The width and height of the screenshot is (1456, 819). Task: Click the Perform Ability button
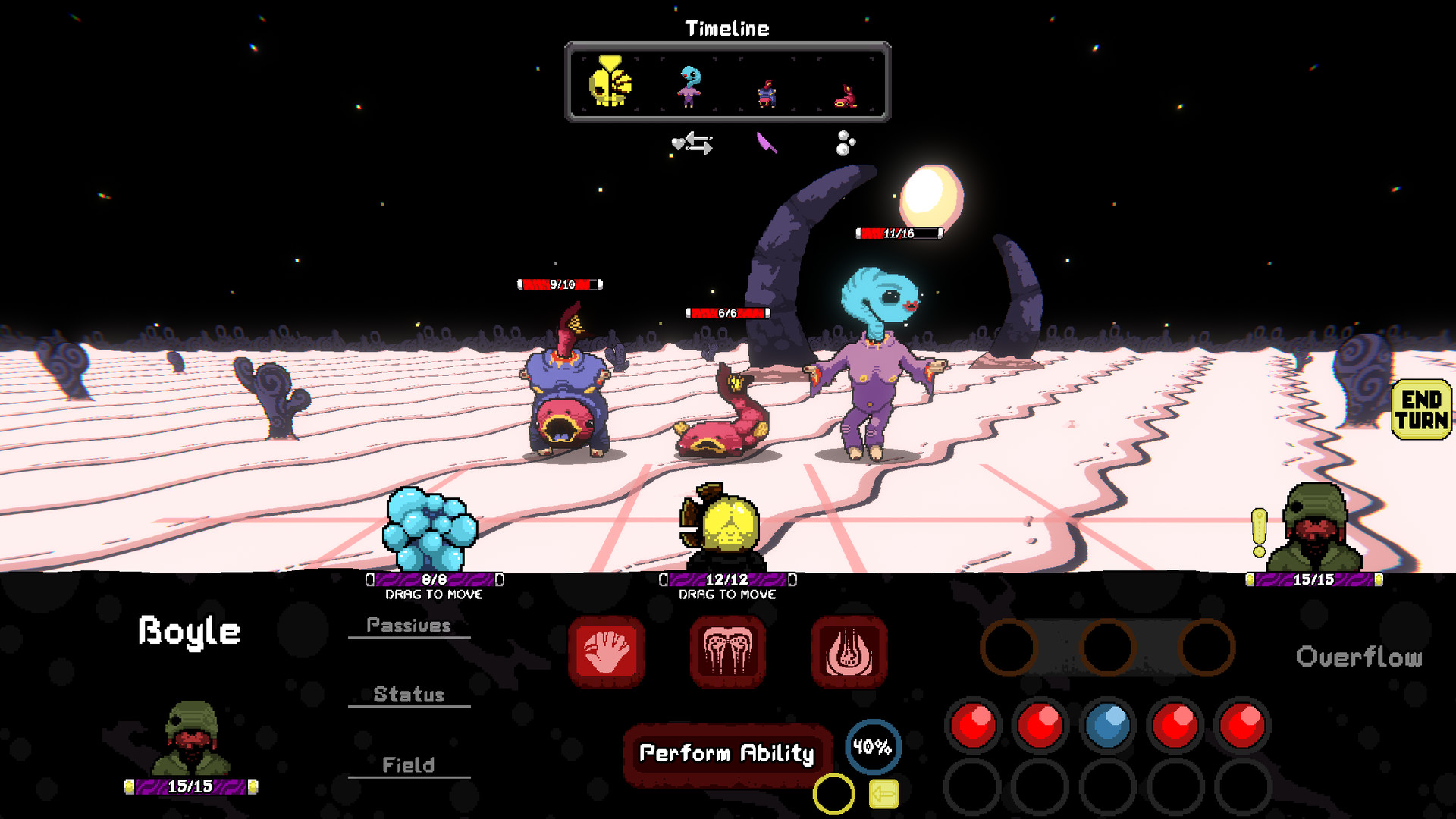click(x=726, y=754)
